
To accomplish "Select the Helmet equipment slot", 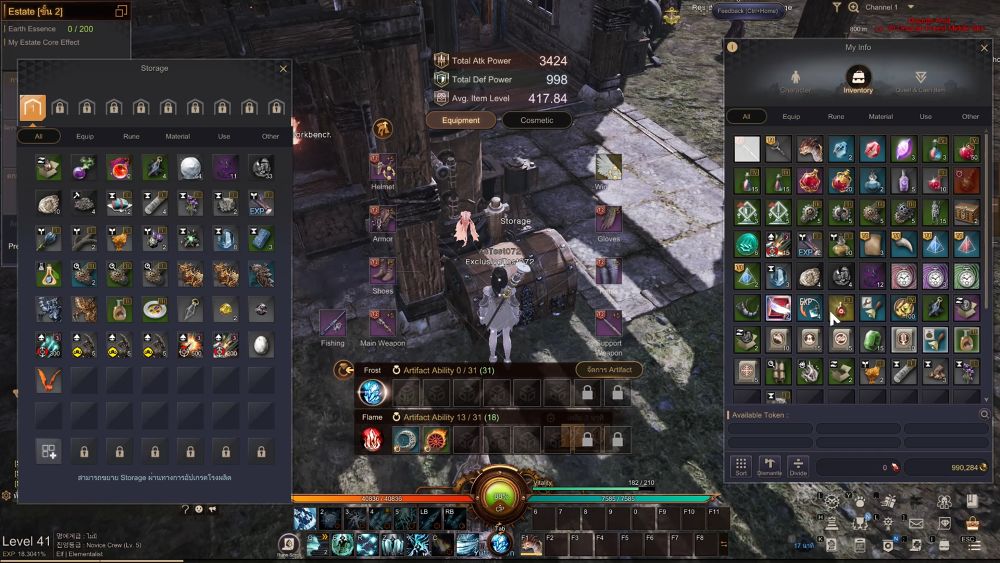I will coord(383,168).
